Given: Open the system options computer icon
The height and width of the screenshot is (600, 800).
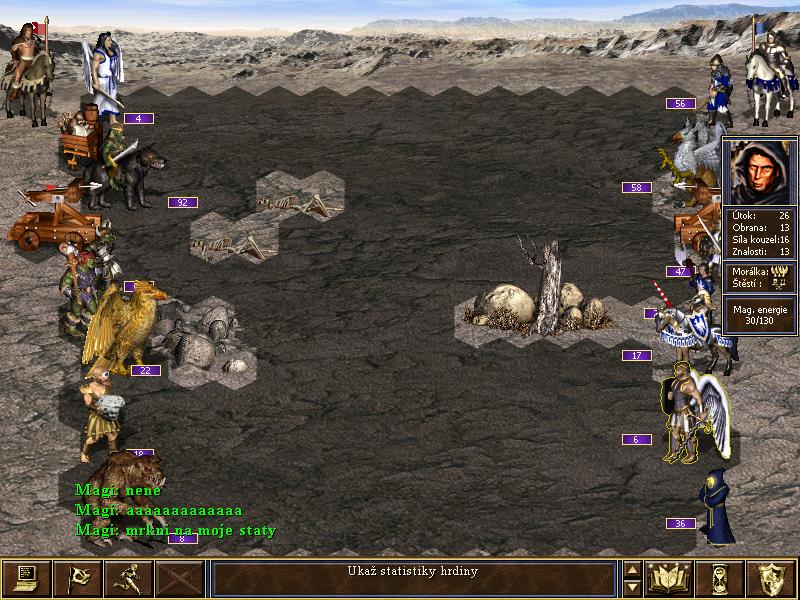Looking at the screenshot, I should [x=27, y=578].
